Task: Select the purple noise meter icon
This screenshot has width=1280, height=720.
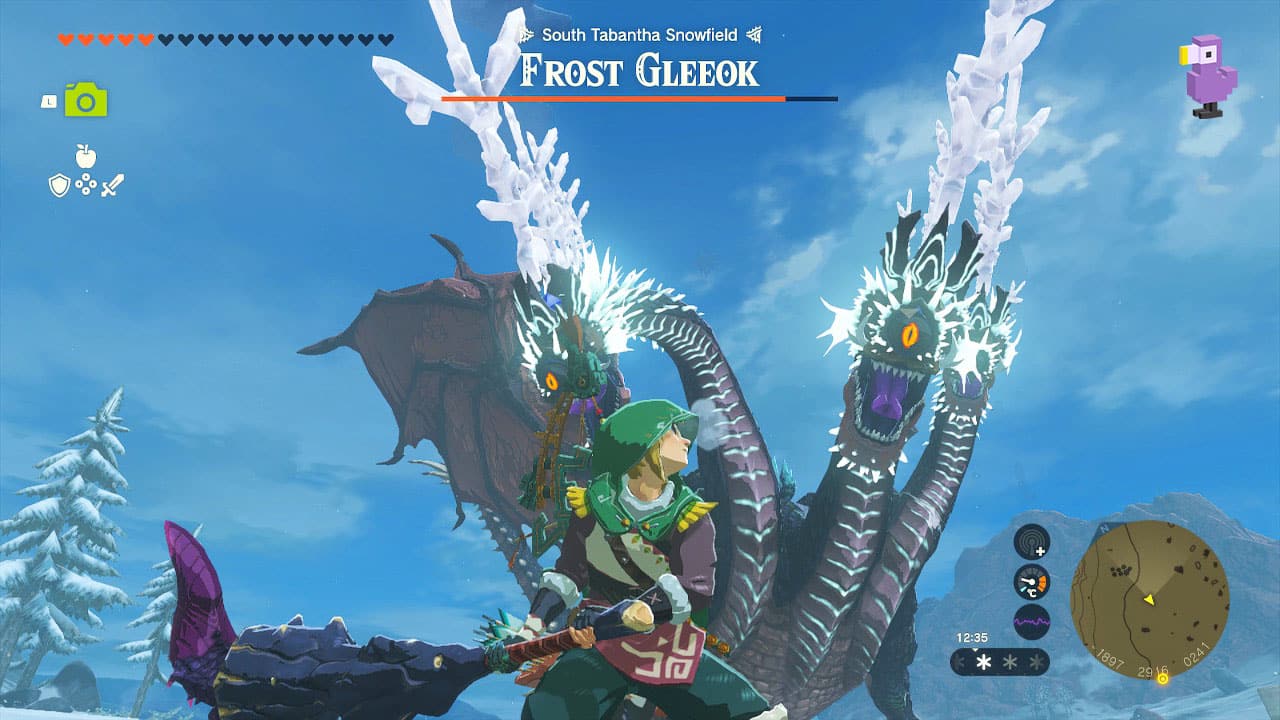Action: coord(1032,621)
